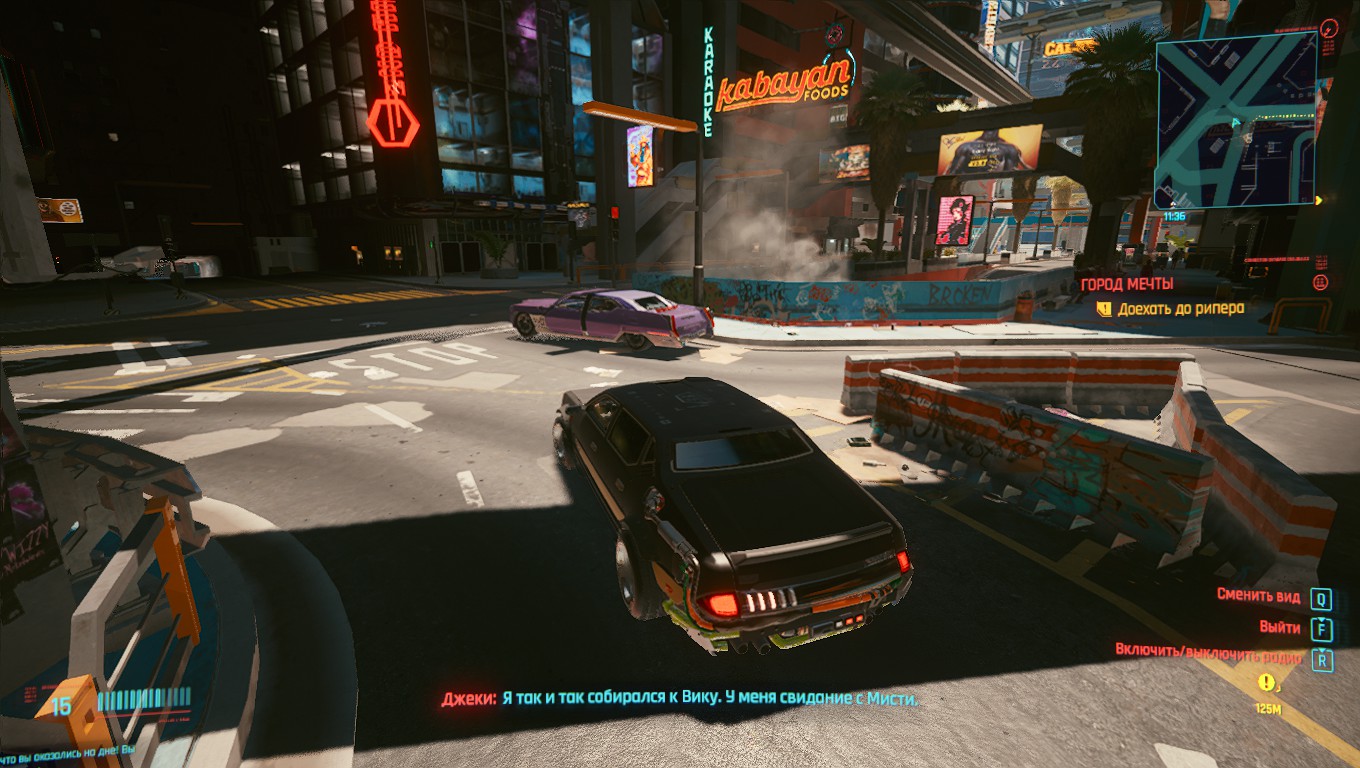
Task: Choose the "Сменить вид" action label
Action: [1258, 597]
